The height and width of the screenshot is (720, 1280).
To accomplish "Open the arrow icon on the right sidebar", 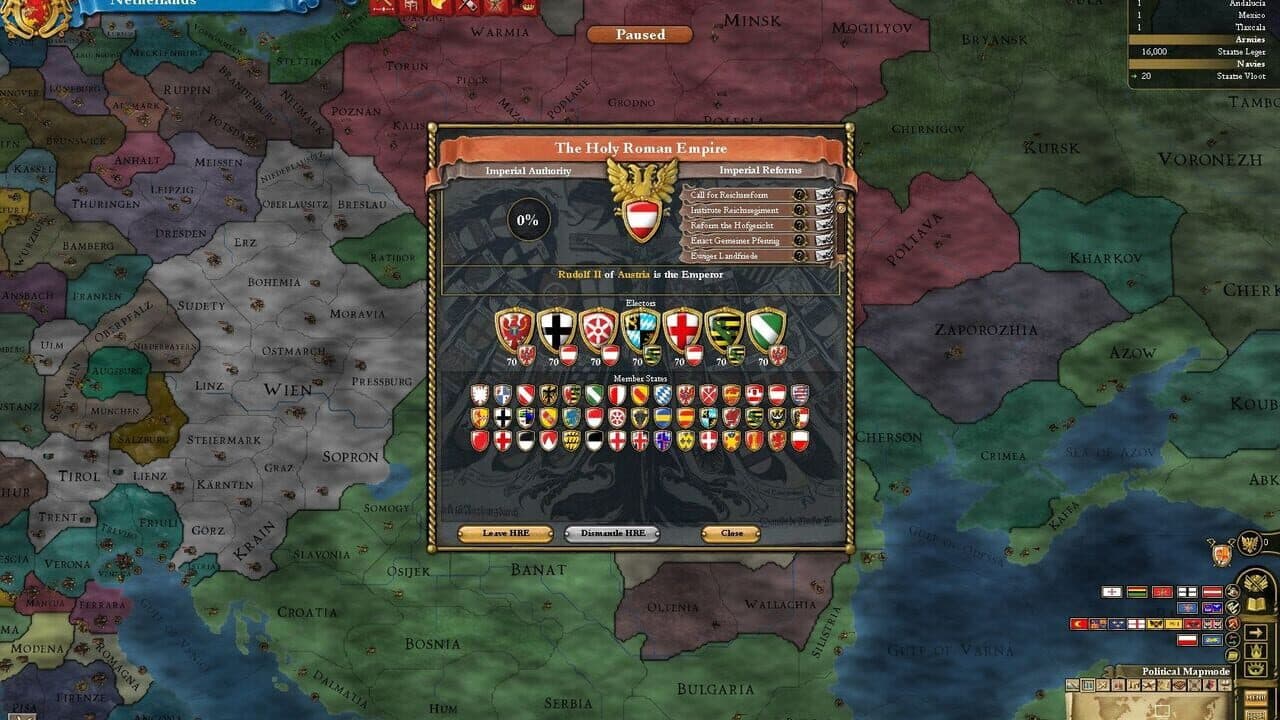I will coord(1255,632).
